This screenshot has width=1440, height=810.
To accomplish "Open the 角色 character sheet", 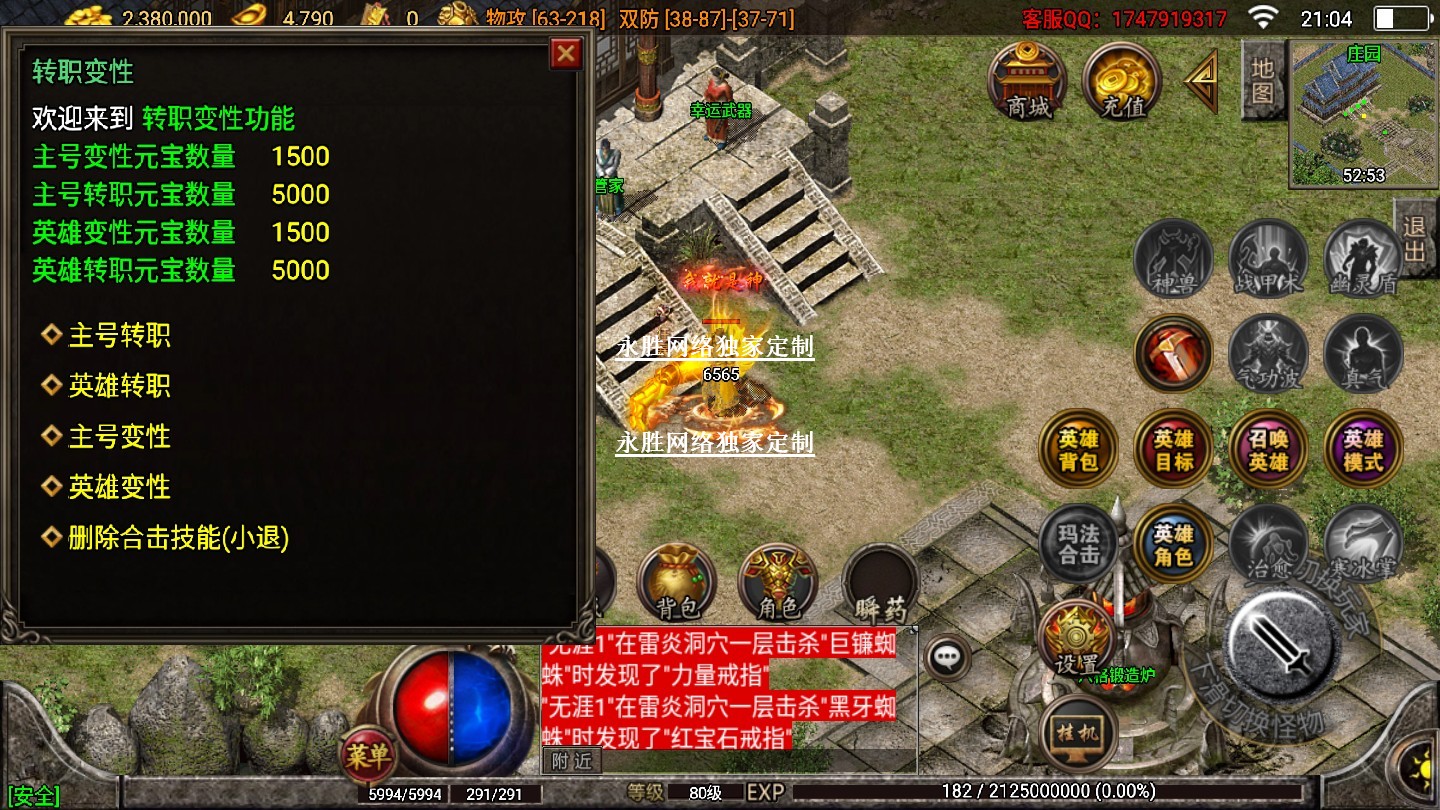I will [x=778, y=583].
